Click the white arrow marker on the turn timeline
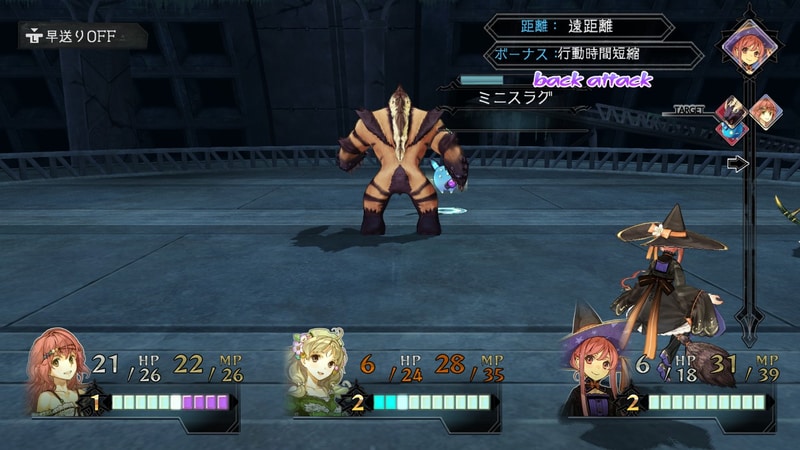This screenshot has width=800, height=450. (x=737, y=164)
